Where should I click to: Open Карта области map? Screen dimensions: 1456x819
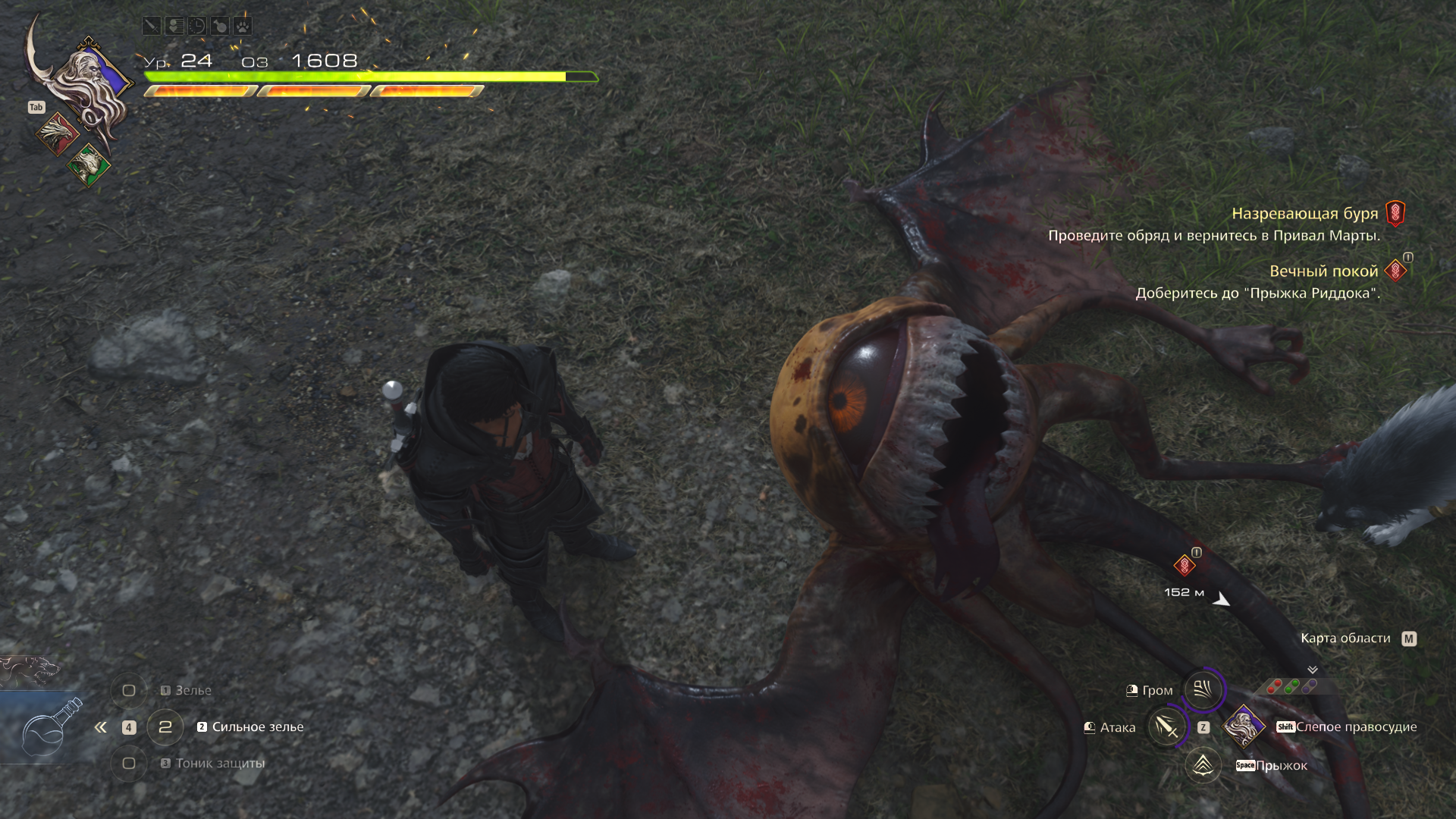click(x=1346, y=639)
